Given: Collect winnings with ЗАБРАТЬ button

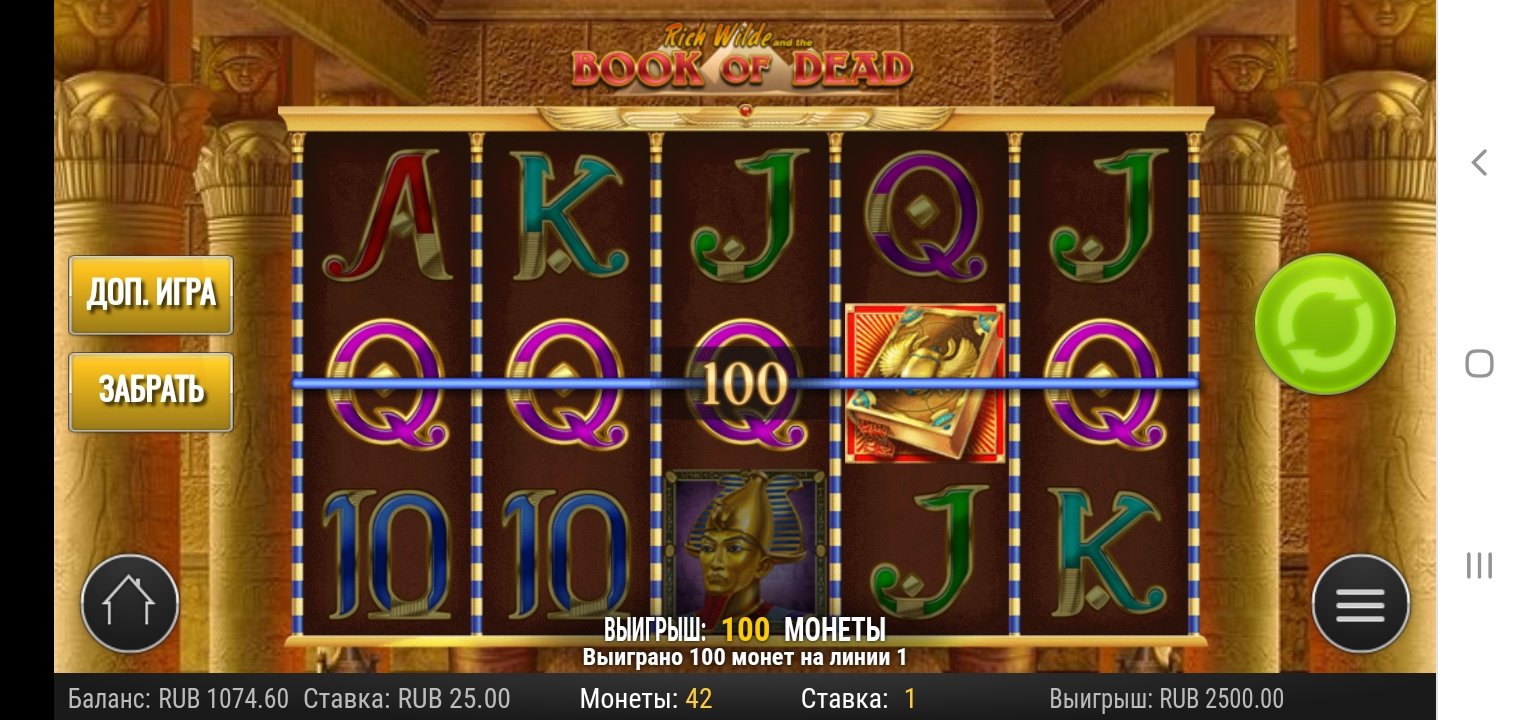Looking at the screenshot, I should pyautogui.click(x=151, y=391).
